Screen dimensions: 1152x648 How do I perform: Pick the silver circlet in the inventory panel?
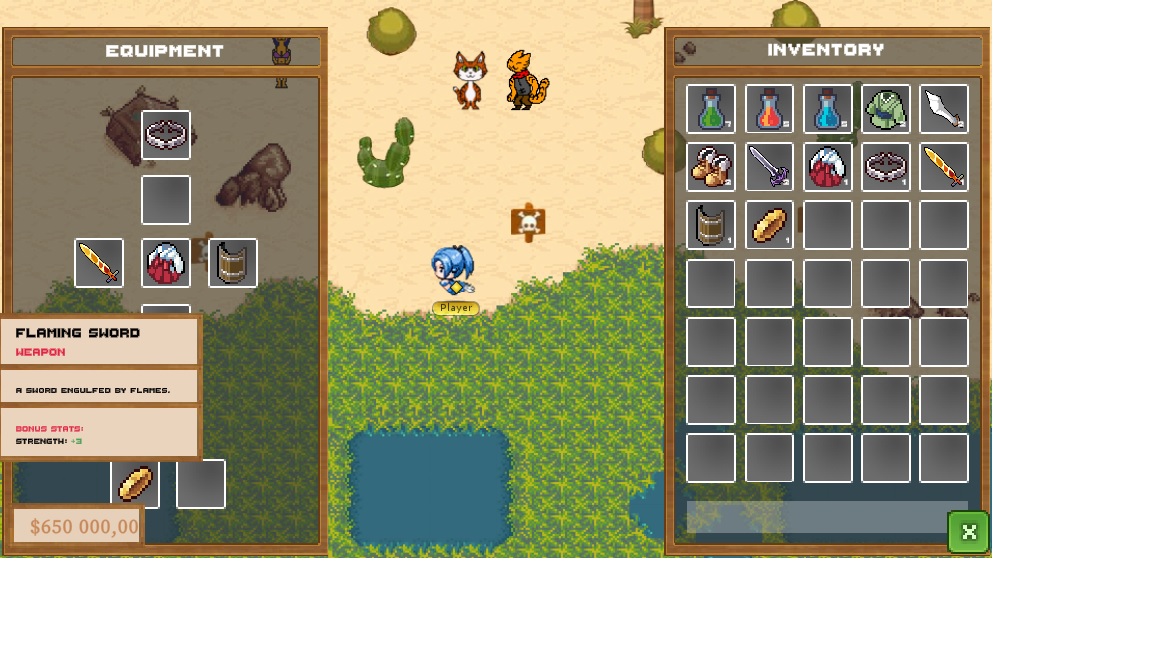(886, 167)
